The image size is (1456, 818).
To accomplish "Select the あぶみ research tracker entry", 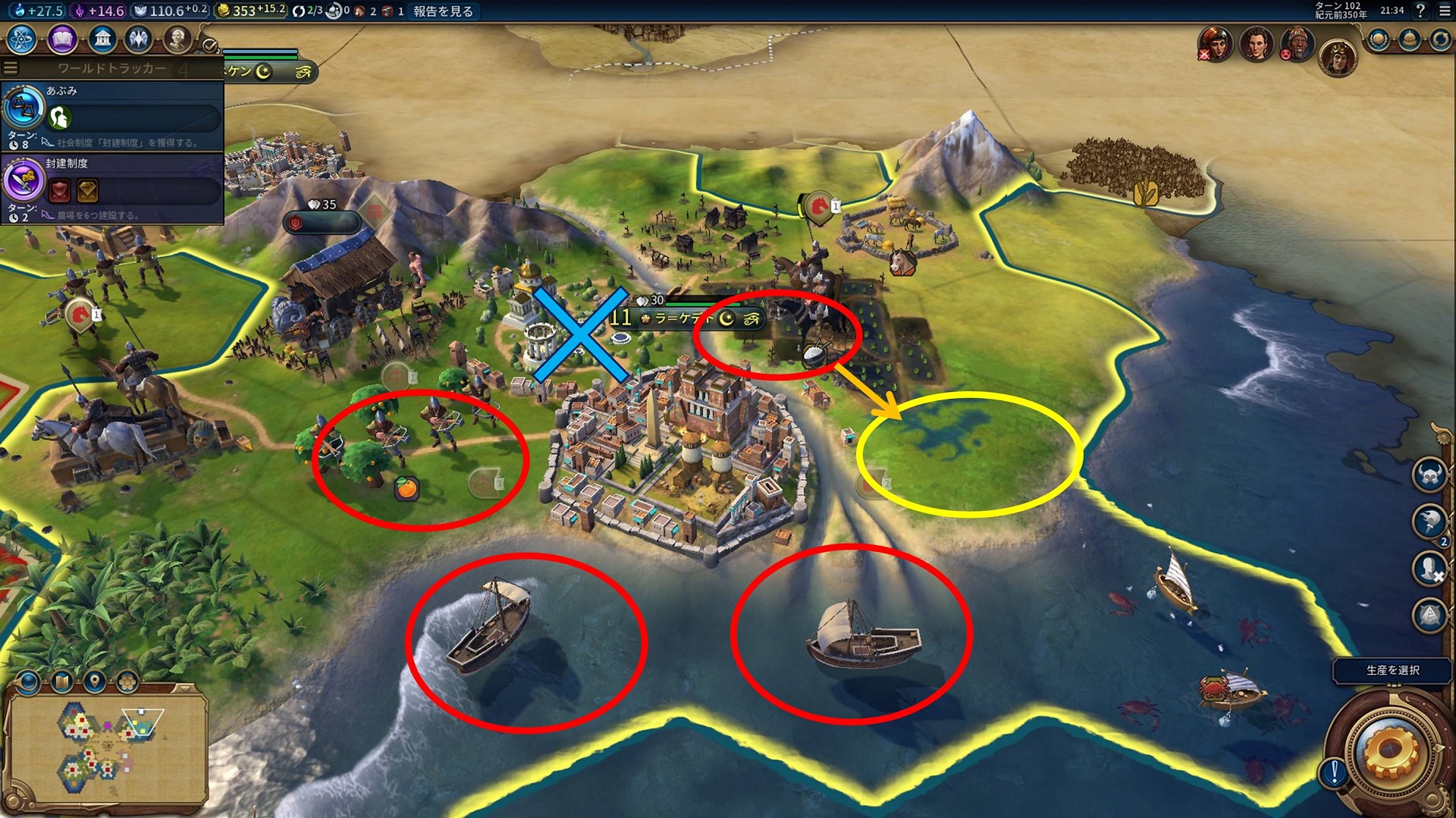I will [112, 114].
